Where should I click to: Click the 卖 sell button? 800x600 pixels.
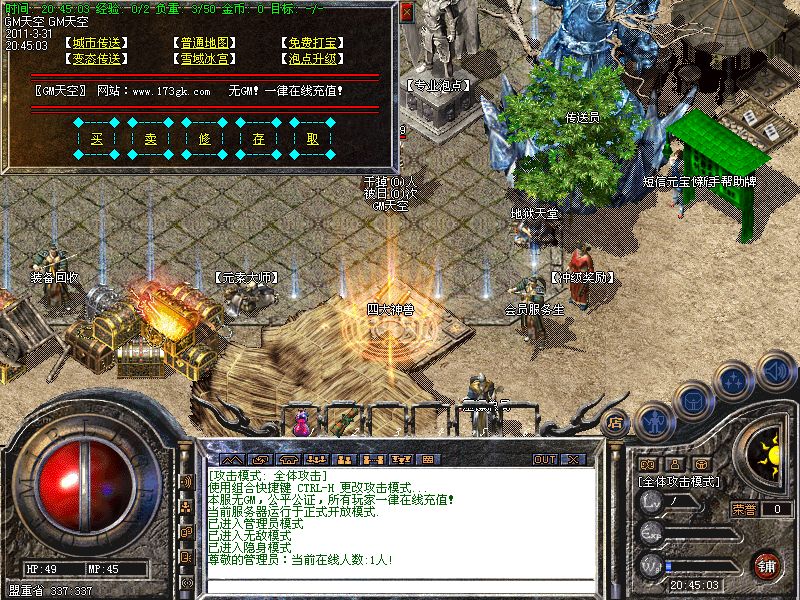[x=151, y=139]
